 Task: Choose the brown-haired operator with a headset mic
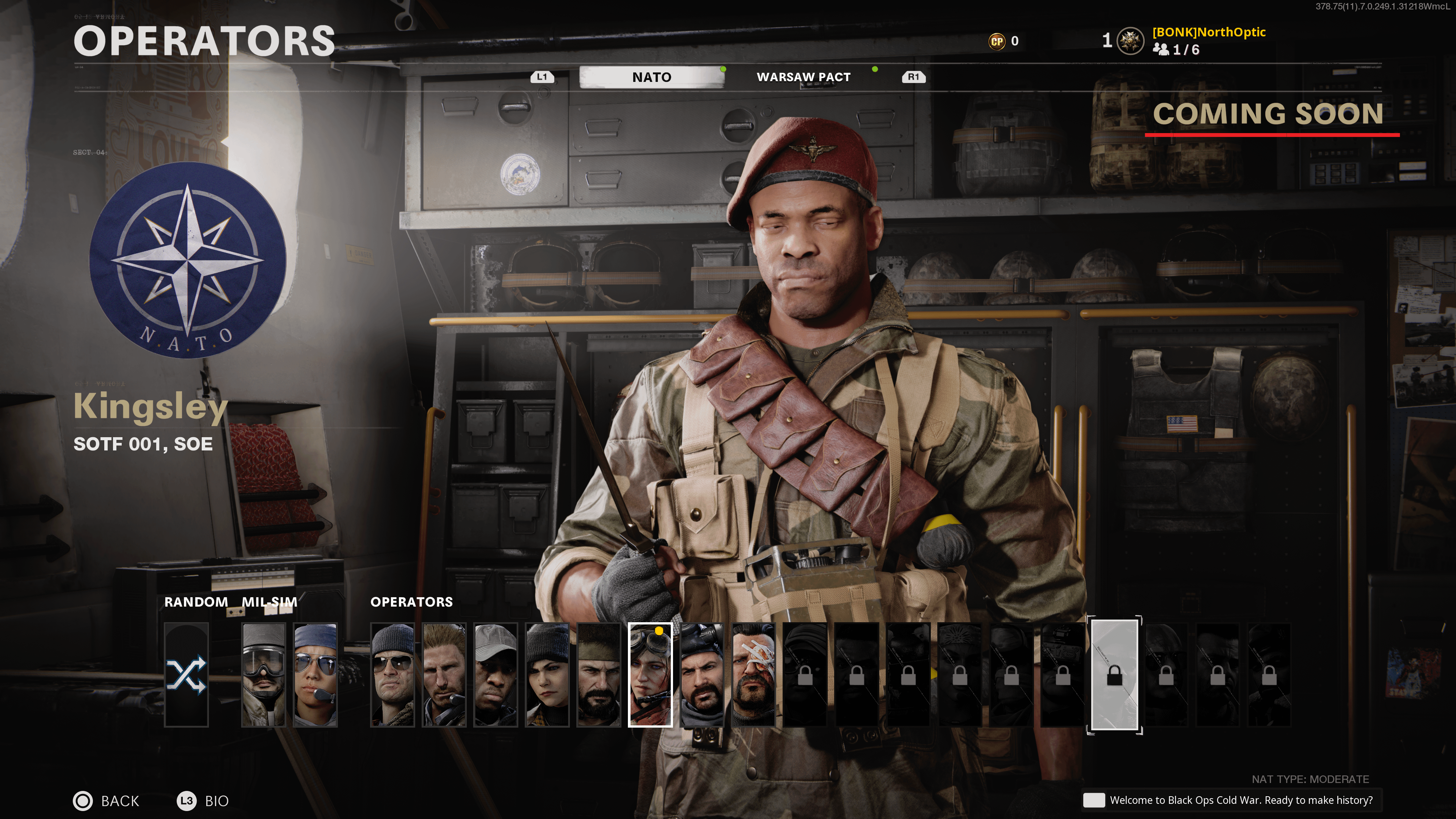tap(444, 674)
